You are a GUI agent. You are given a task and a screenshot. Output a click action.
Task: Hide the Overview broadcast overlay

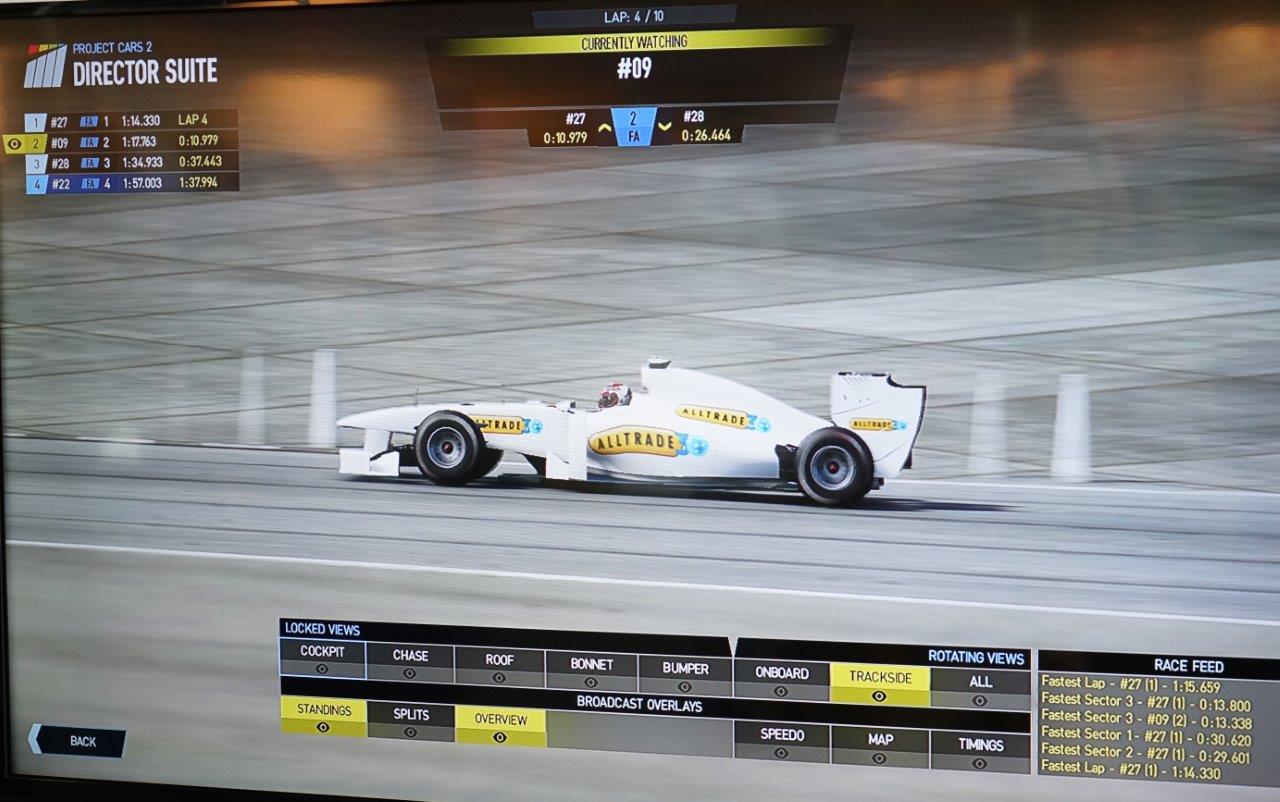pyautogui.click(x=500, y=727)
